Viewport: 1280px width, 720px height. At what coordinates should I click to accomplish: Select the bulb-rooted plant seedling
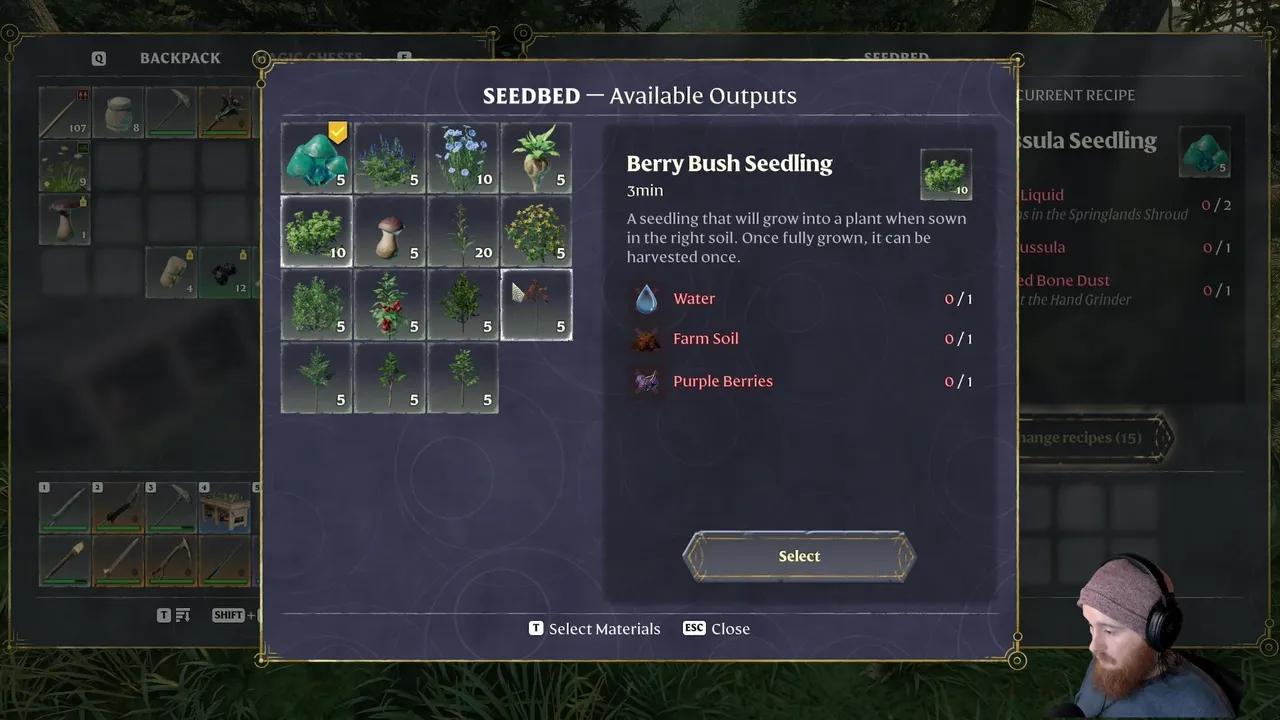coord(536,158)
